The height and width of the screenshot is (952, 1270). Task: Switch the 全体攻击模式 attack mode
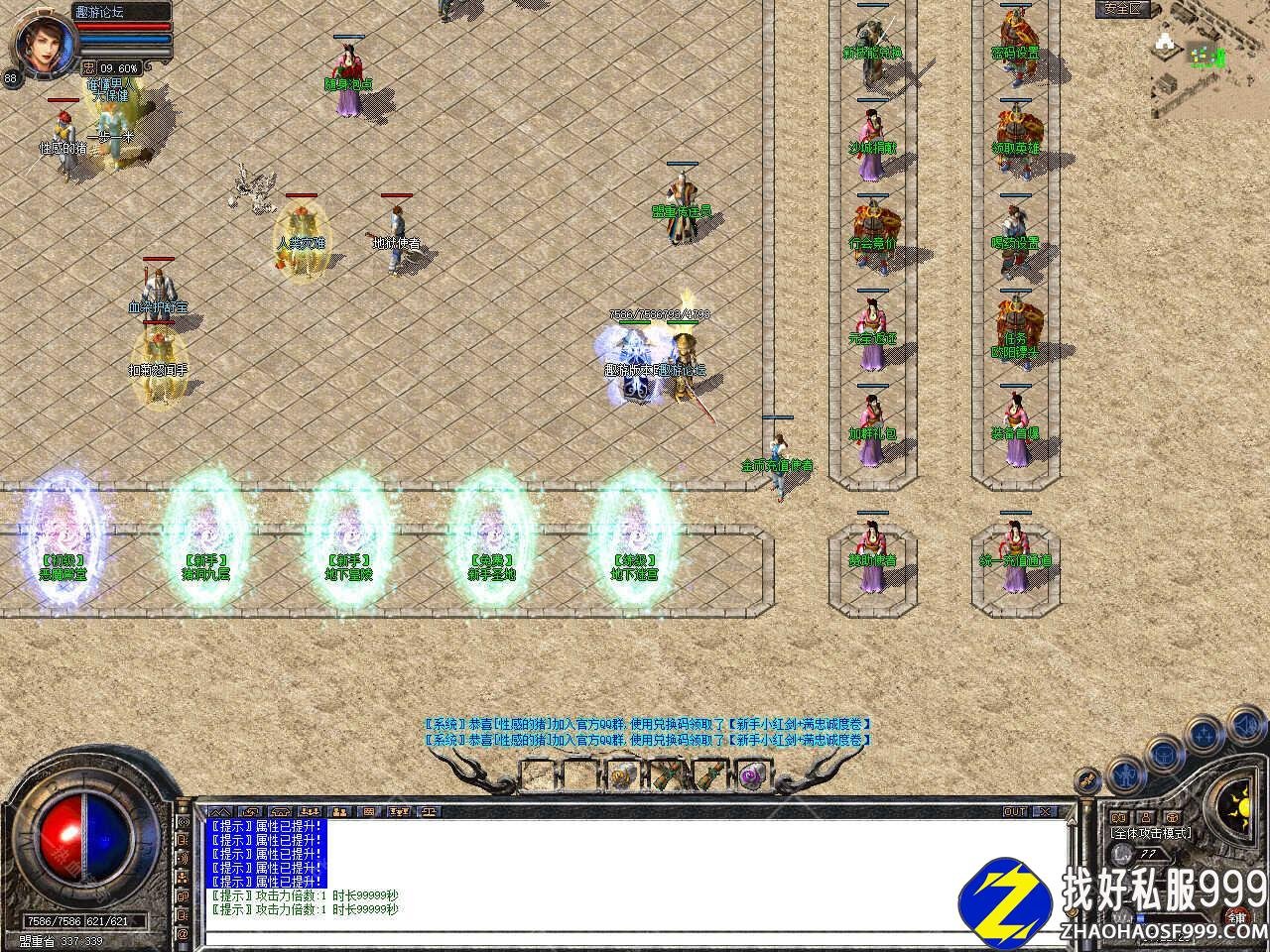1151,833
